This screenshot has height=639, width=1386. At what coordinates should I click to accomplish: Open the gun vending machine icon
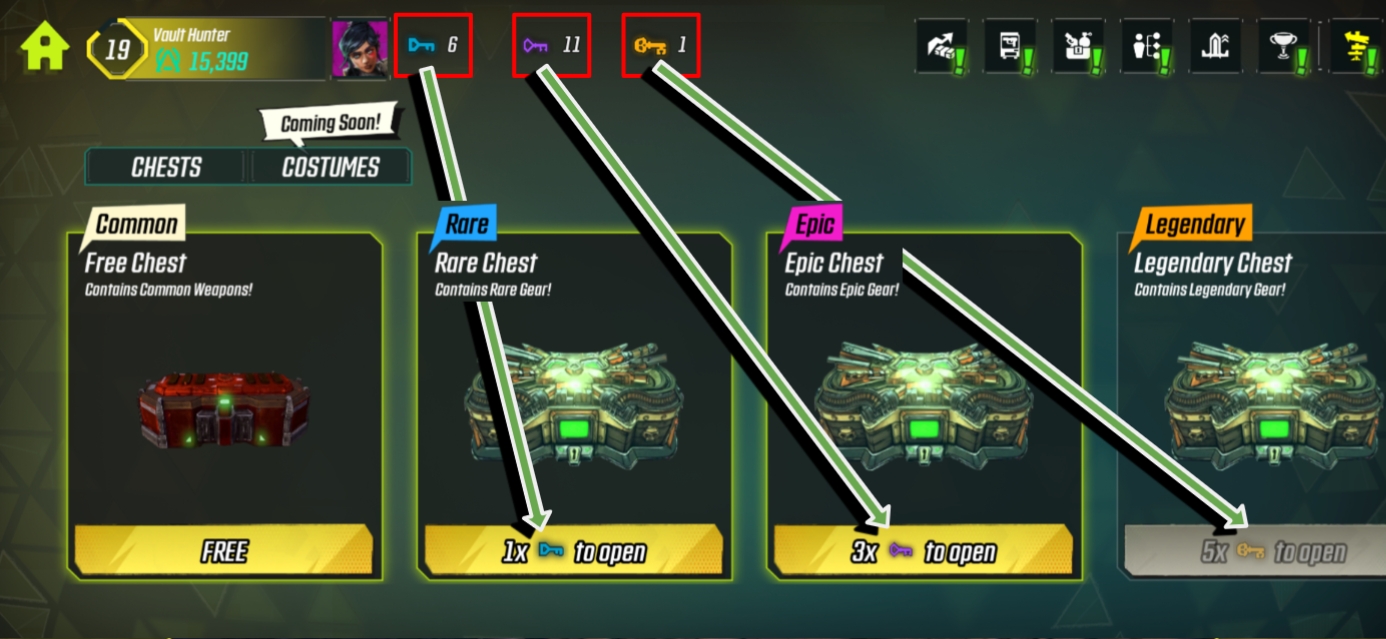(1010, 46)
